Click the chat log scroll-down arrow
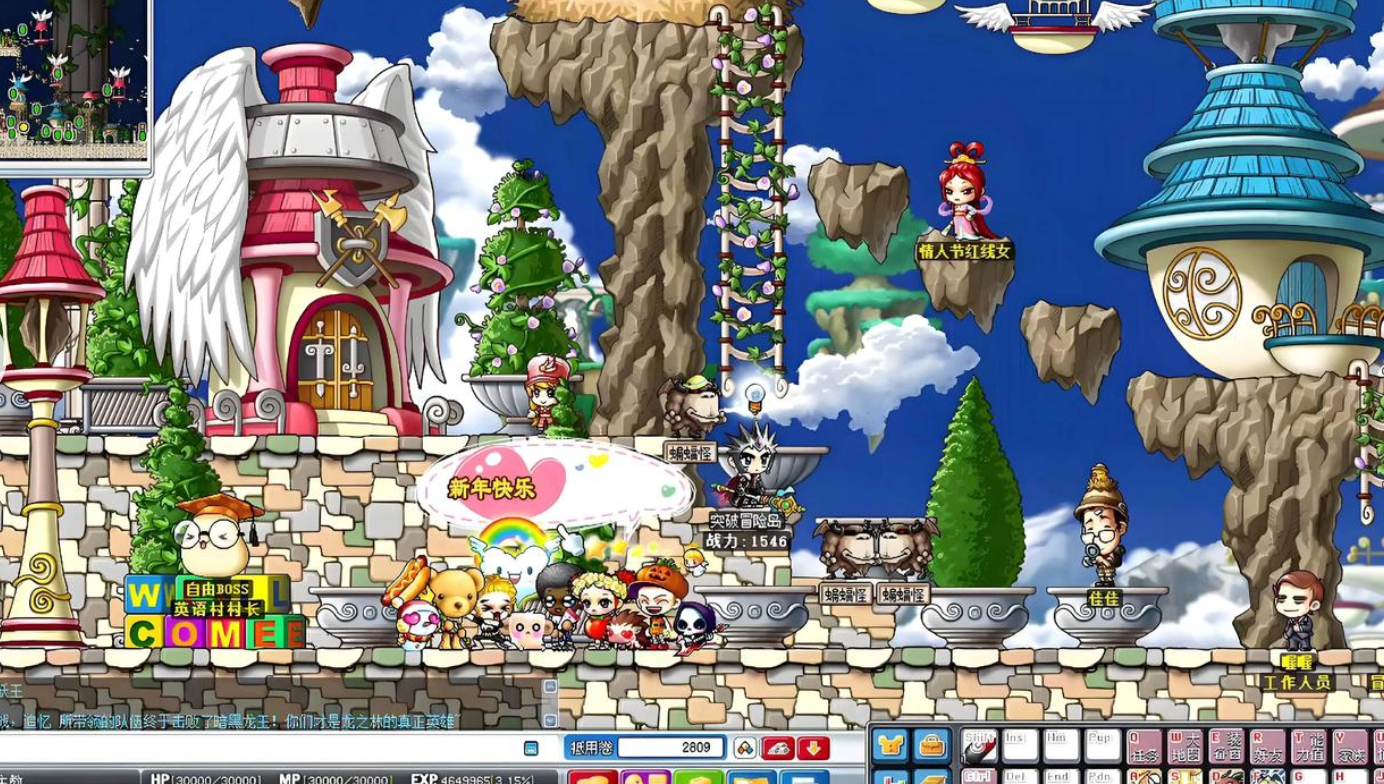The height and width of the screenshot is (784, 1384). pyautogui.click(x=550, y=720)
